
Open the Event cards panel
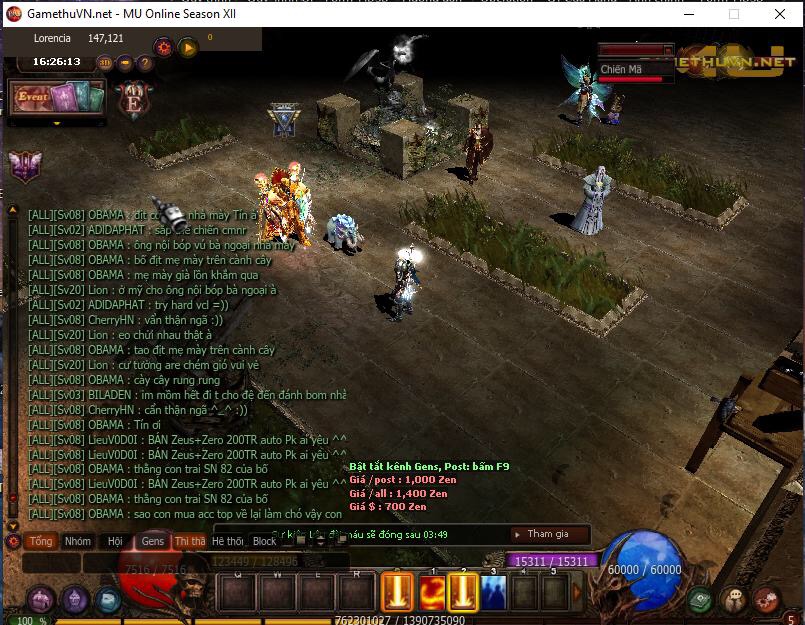pos(56,98)
